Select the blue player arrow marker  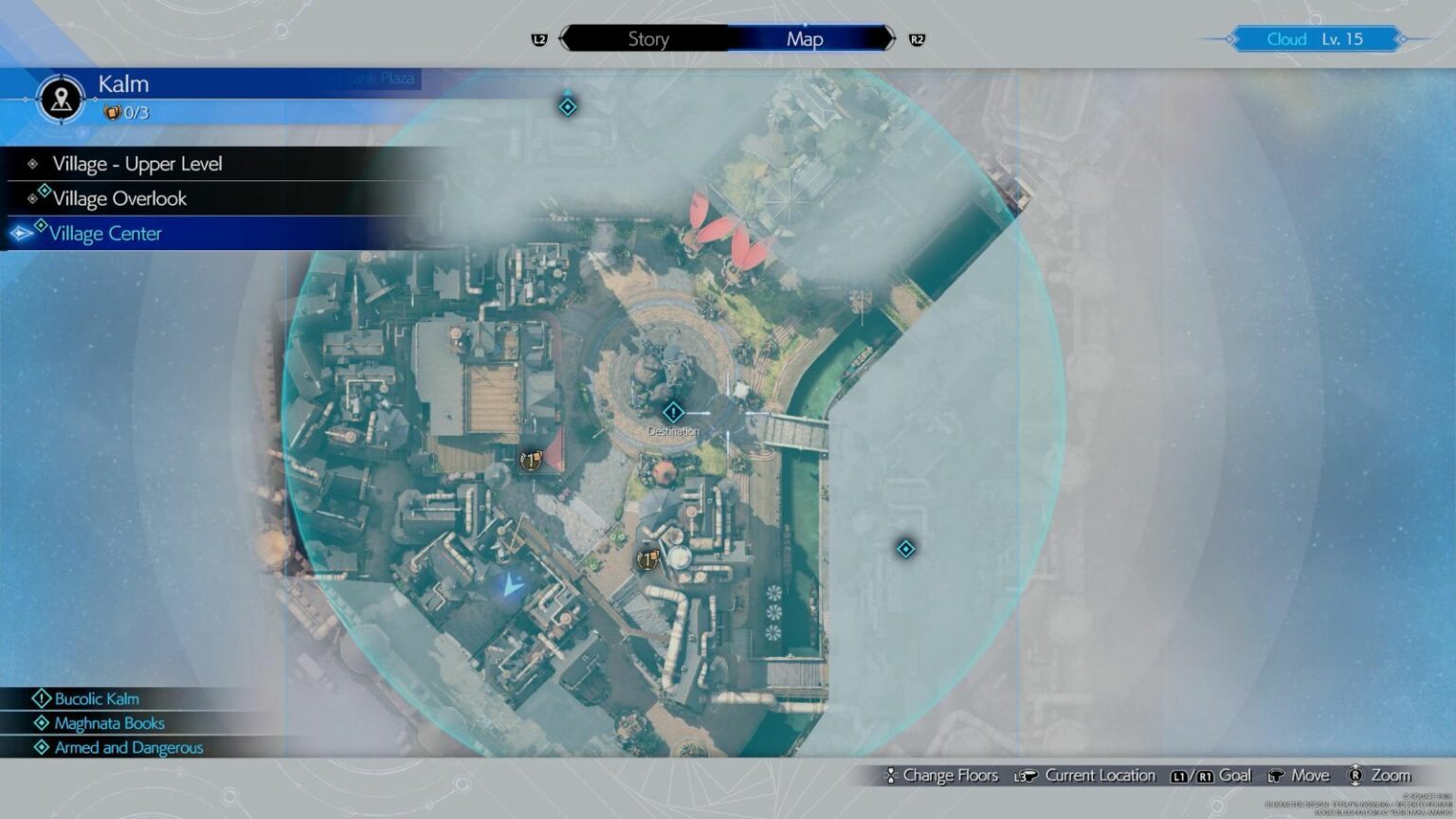pos(512,586)
